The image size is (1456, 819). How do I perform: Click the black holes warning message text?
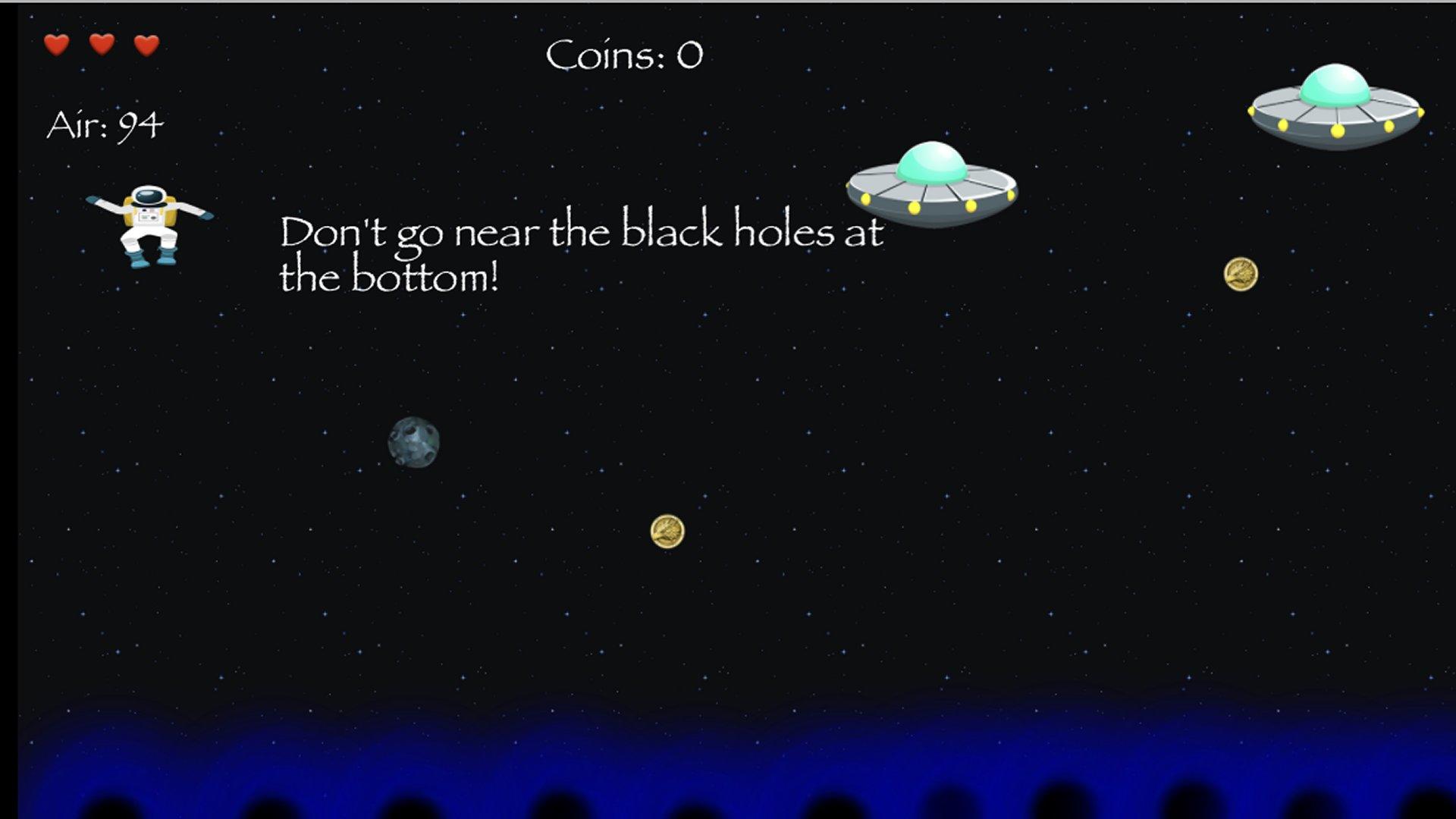tap(584, 254)
